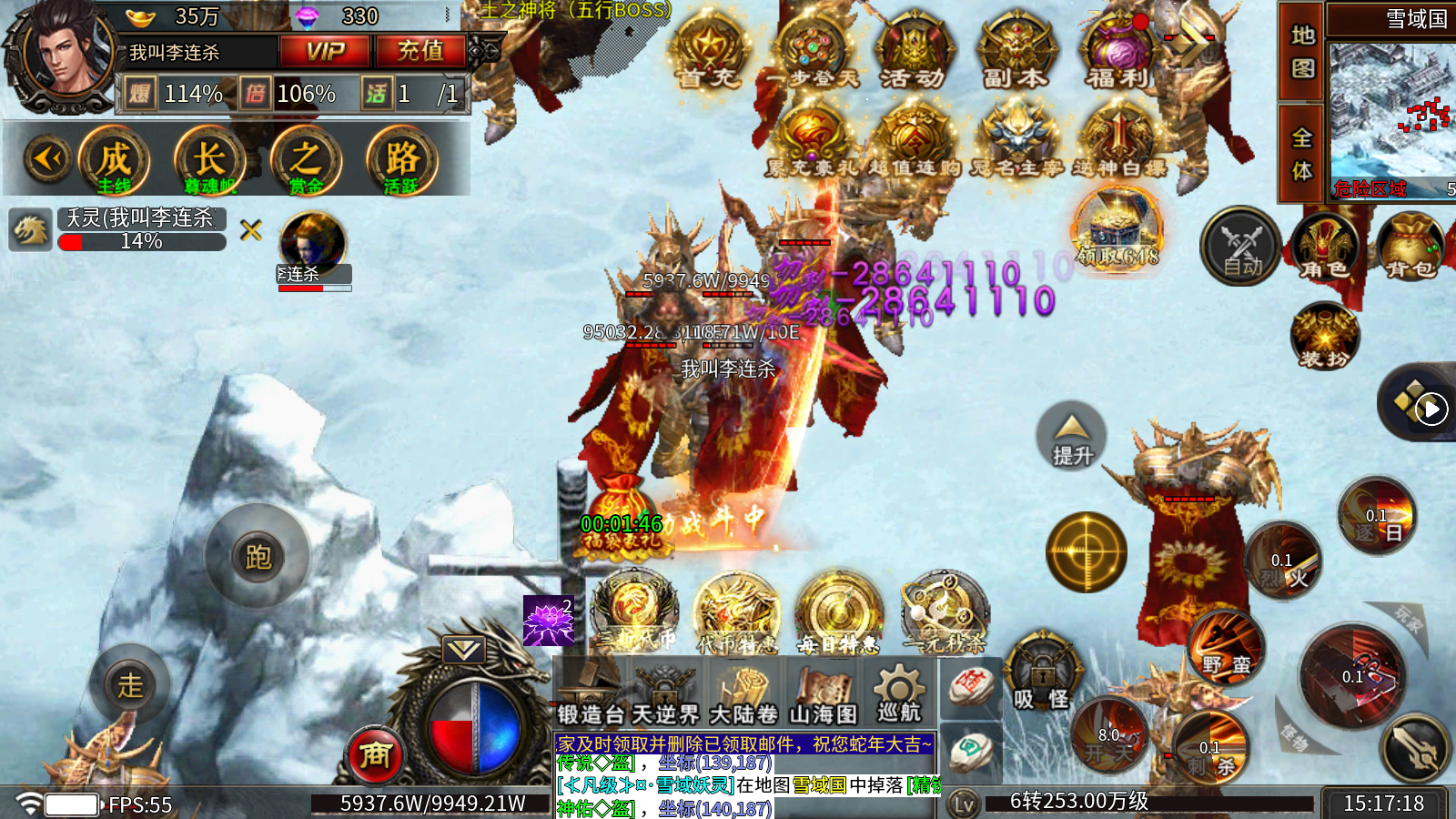Open the 地图 map button
1456x819 pixels.
point(1302,51)
